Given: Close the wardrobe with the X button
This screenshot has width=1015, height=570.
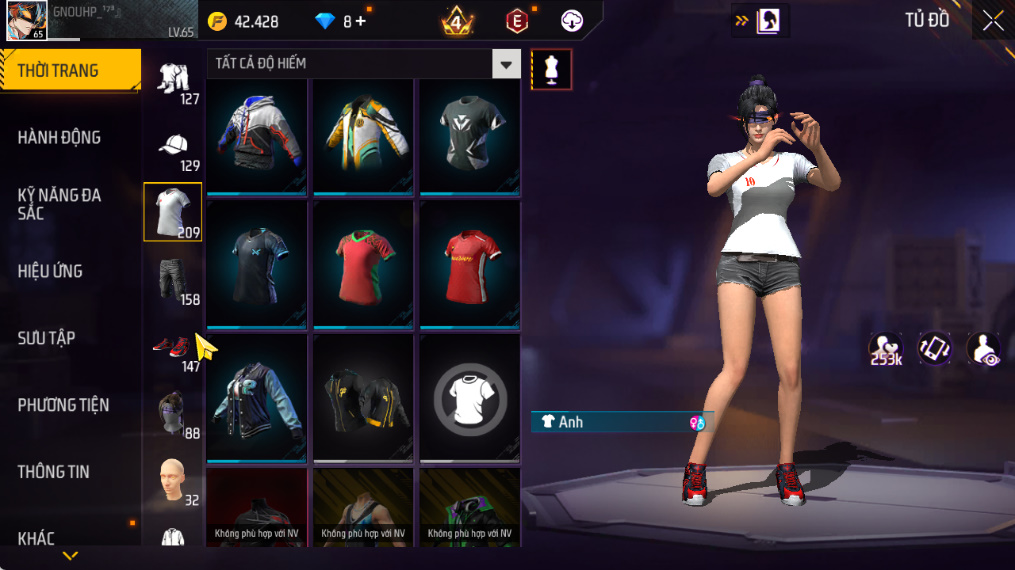Looking at the screenshot, I should tap(992, 21).
